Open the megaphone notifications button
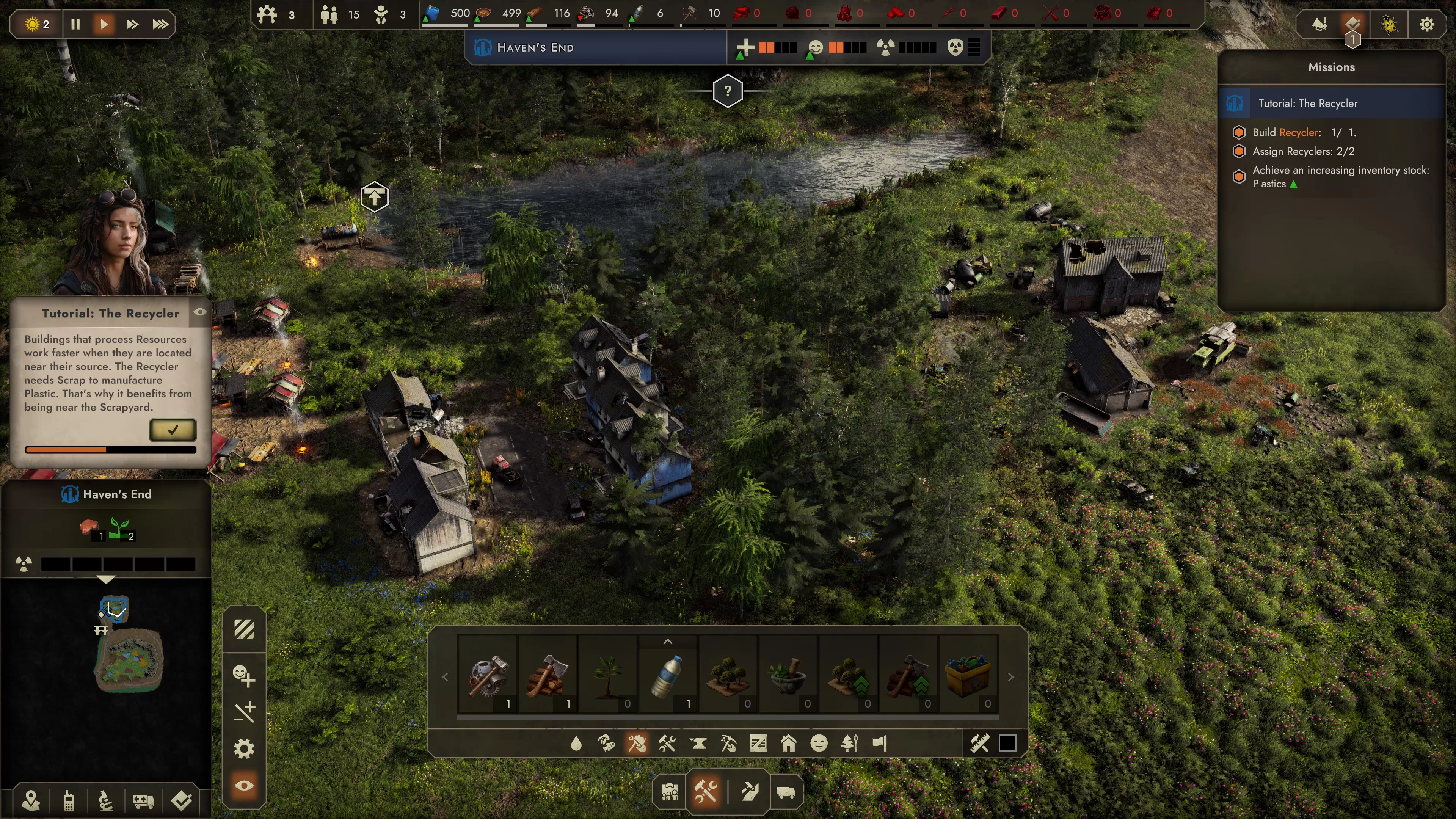The image size is (1456, 819). pos(1319,24)
